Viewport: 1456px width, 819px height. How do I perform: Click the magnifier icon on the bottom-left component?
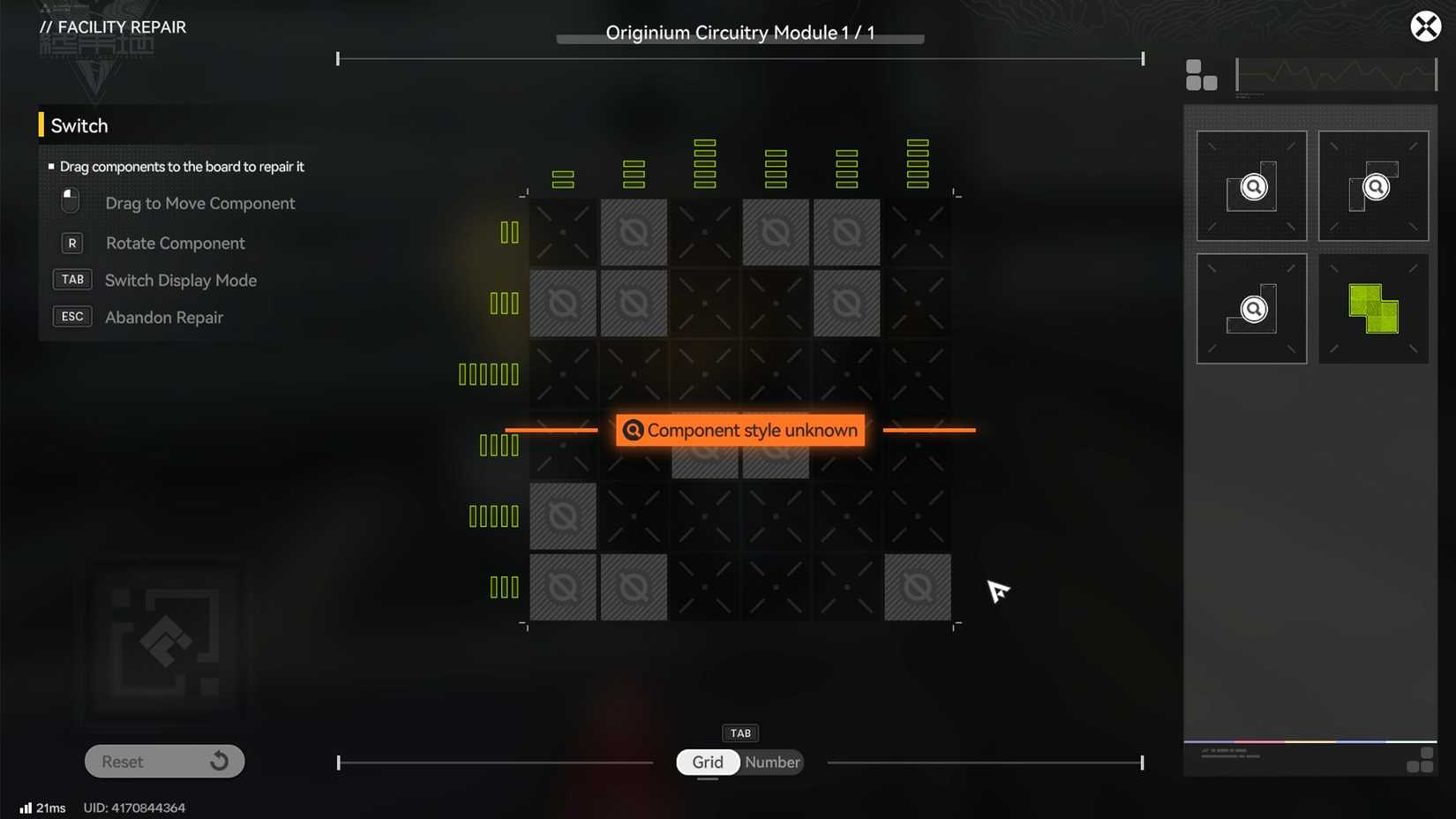point(1255,309)
